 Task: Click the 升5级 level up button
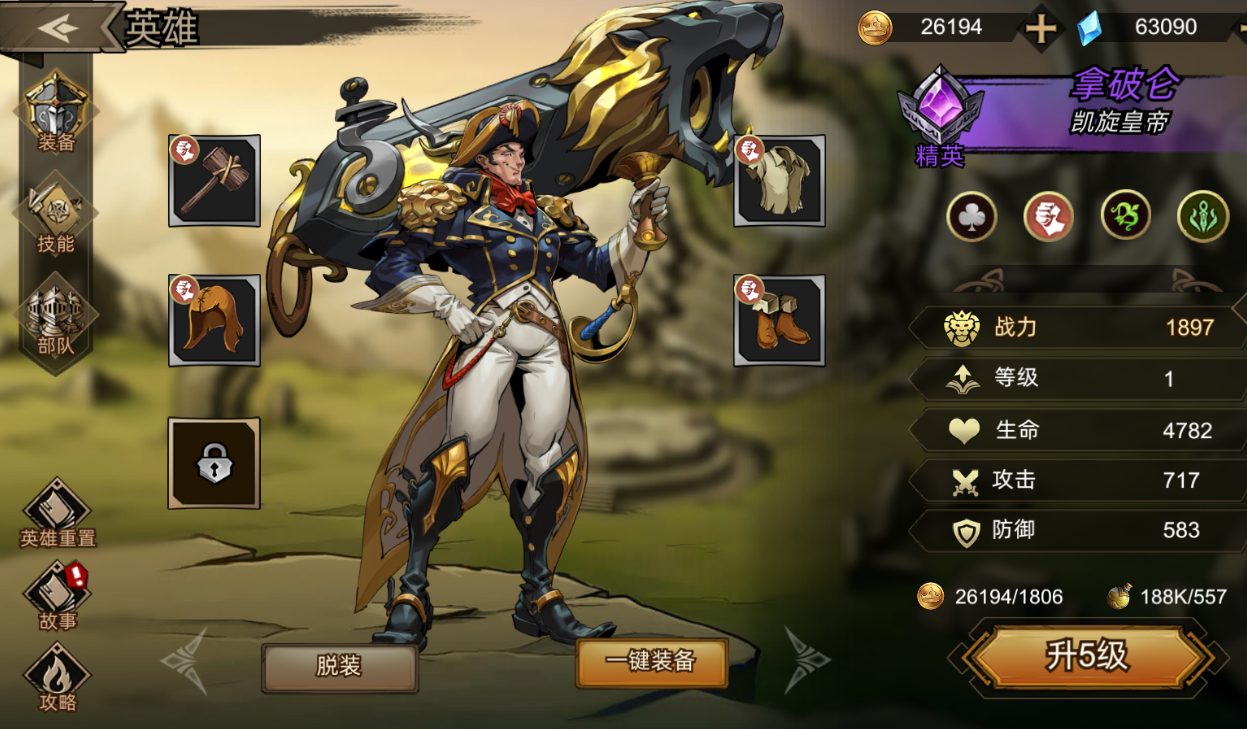(1086, 657)
